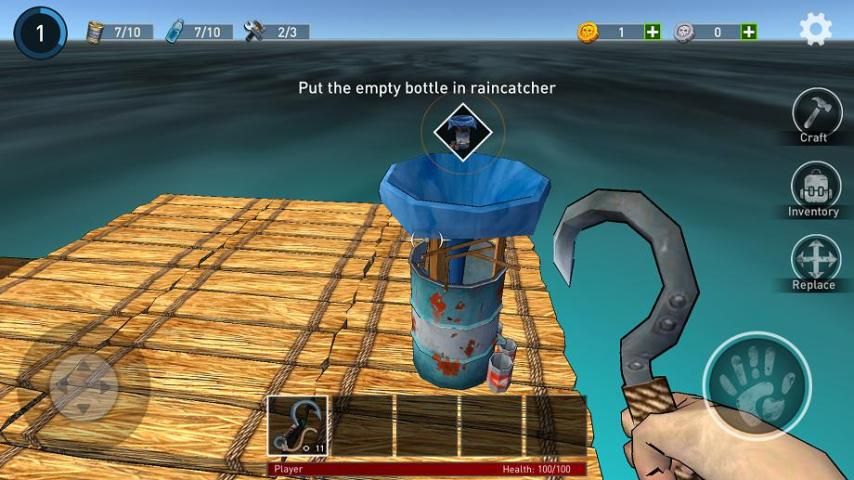Click the level 1 badge
854x480 pixels.
40,33
